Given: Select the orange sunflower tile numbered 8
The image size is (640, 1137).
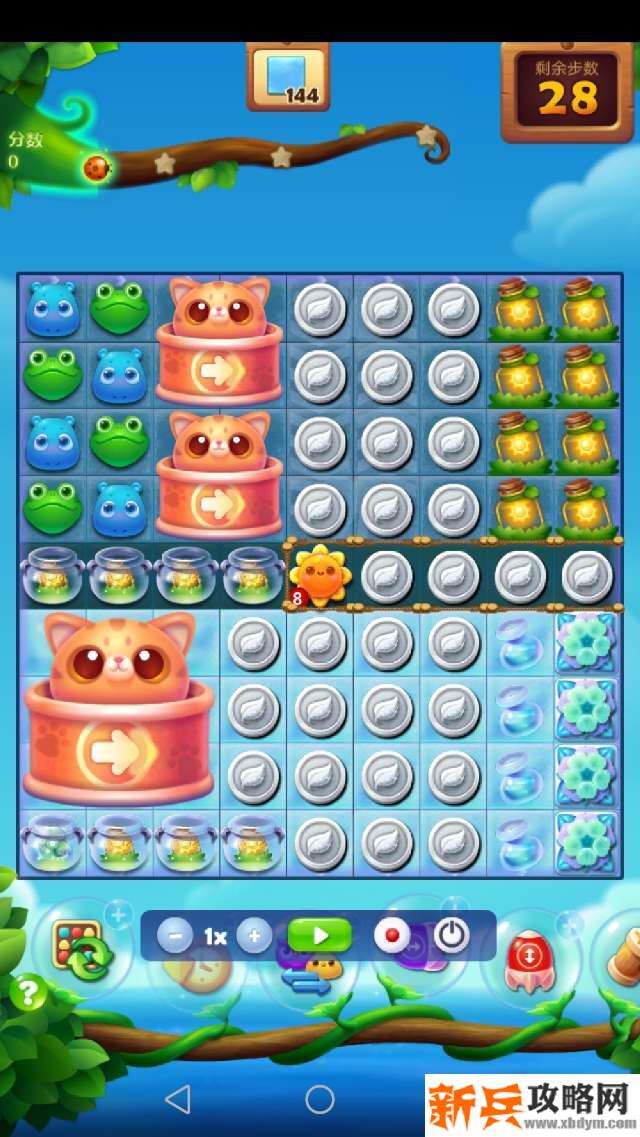Looking at the screenshot, I should 318,577.
